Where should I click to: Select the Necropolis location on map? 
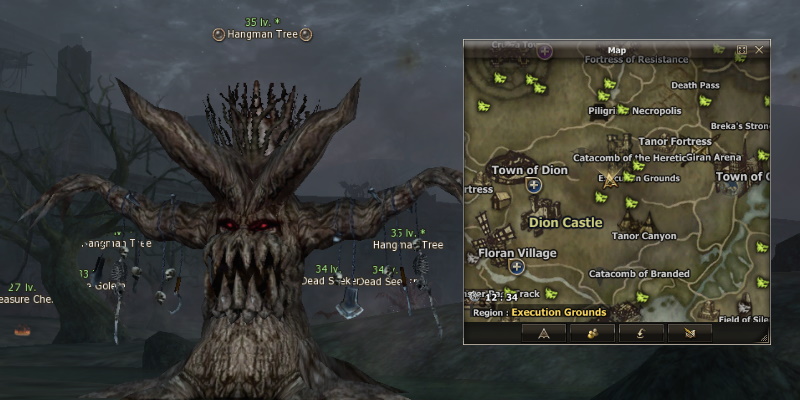[655, 111]
